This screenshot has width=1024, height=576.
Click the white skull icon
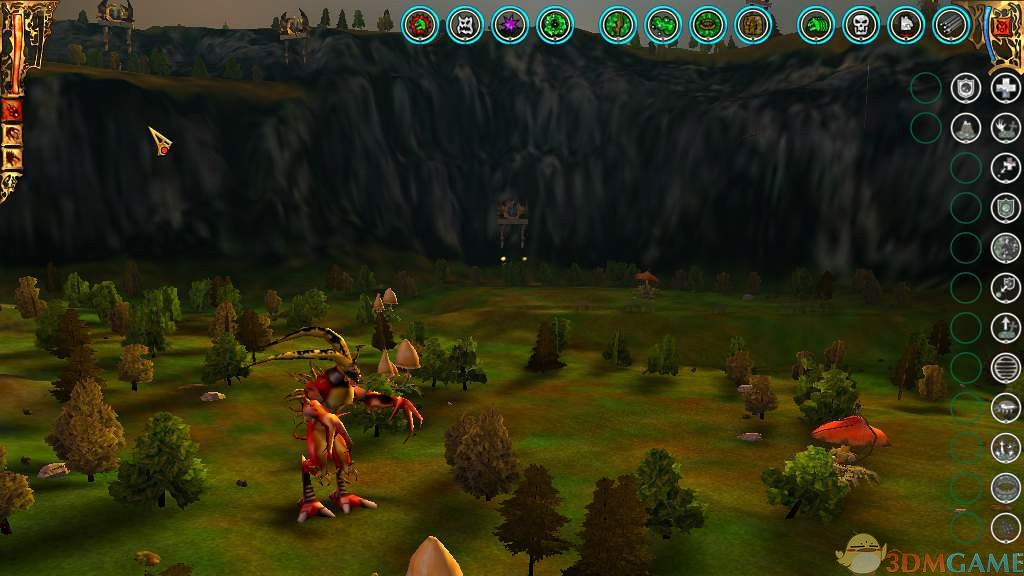point(861,25)
